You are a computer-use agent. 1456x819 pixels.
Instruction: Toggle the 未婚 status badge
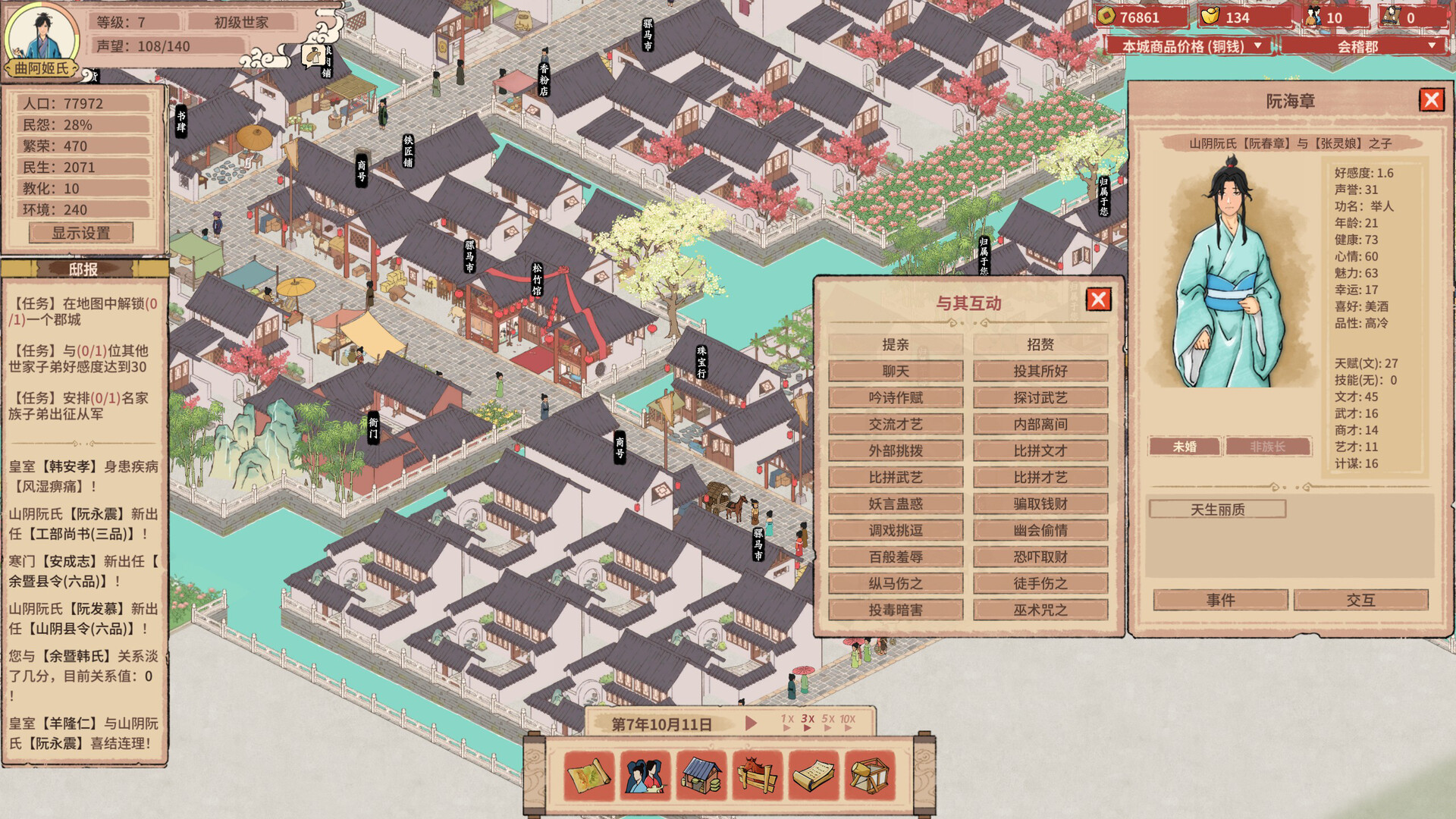(1184, 447)
